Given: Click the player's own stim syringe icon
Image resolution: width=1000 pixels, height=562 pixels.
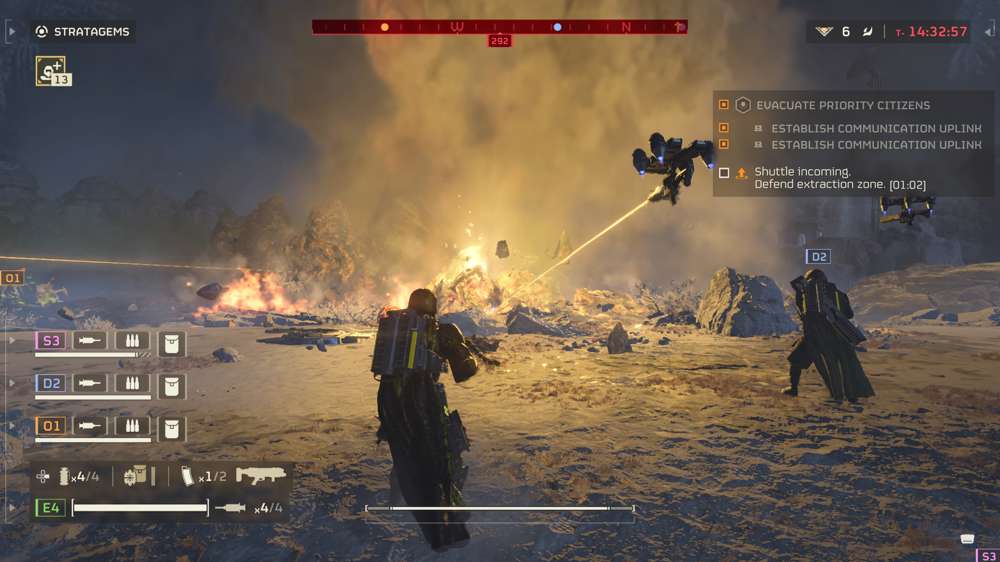Looking at the screenshot, I should (230, 508).
